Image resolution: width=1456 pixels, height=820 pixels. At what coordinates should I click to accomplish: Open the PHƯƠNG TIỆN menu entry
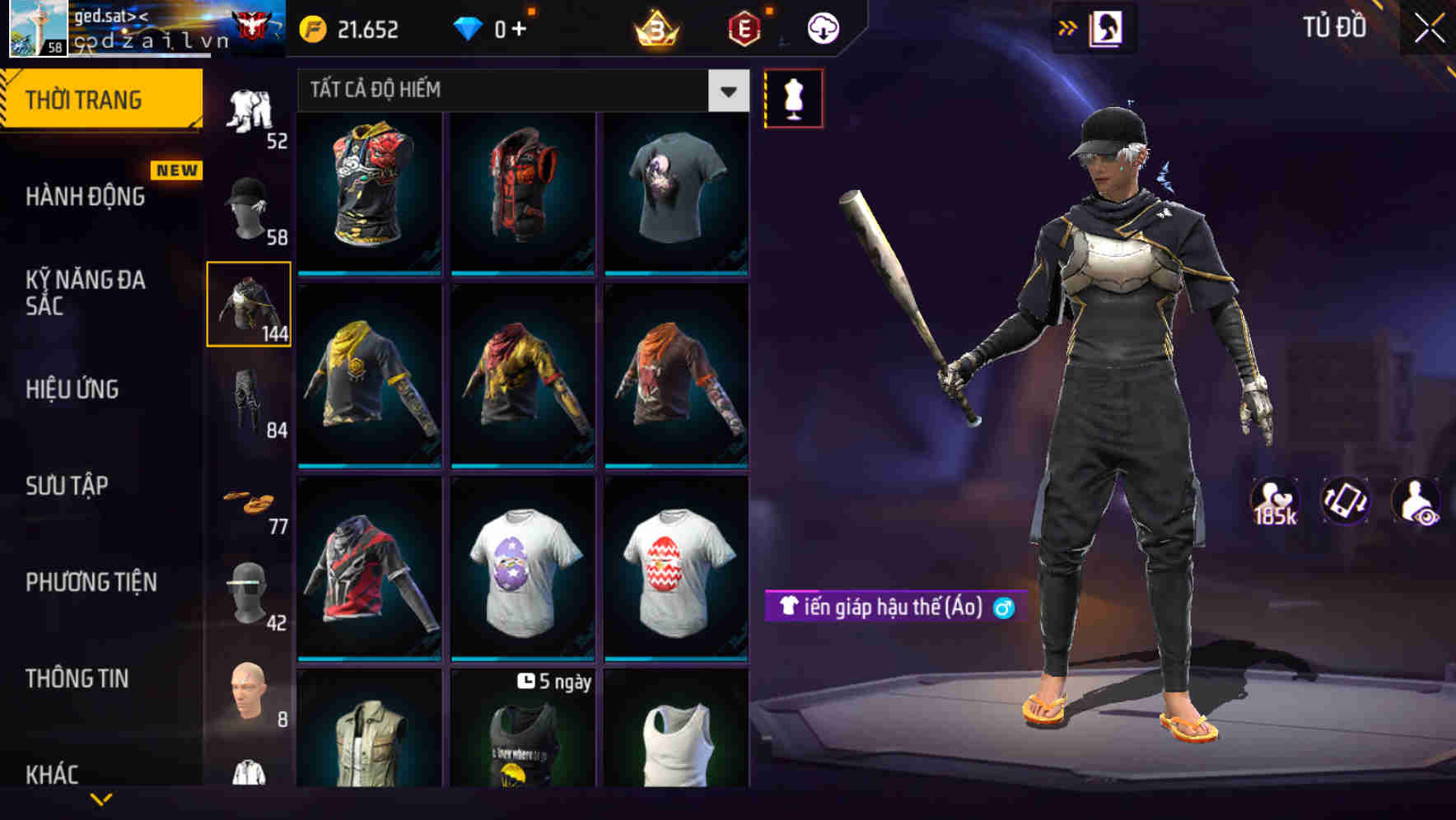click(91, 582)
